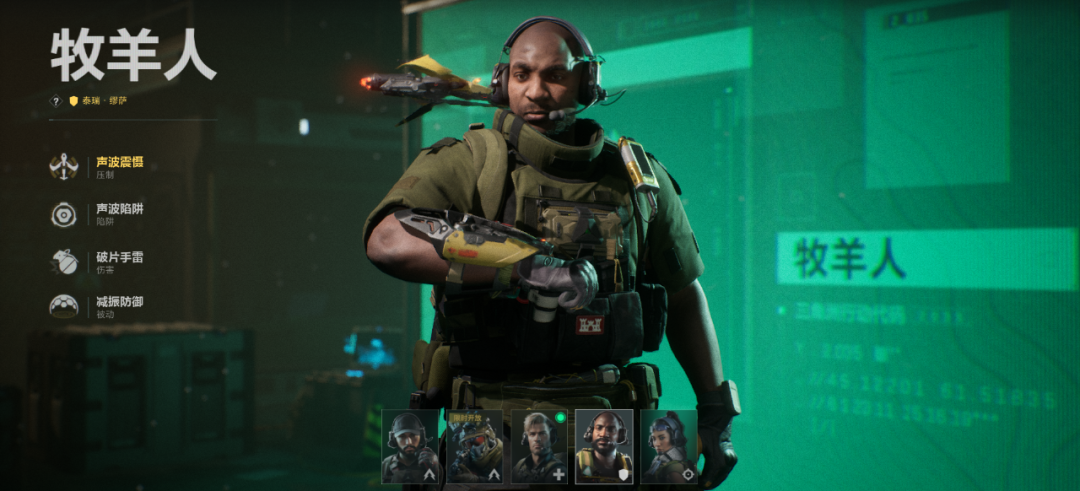The image size is (1080, 491).
Task: Select the 牧羊人 shield-class operator portrait
Action: [x=604, y=447]
